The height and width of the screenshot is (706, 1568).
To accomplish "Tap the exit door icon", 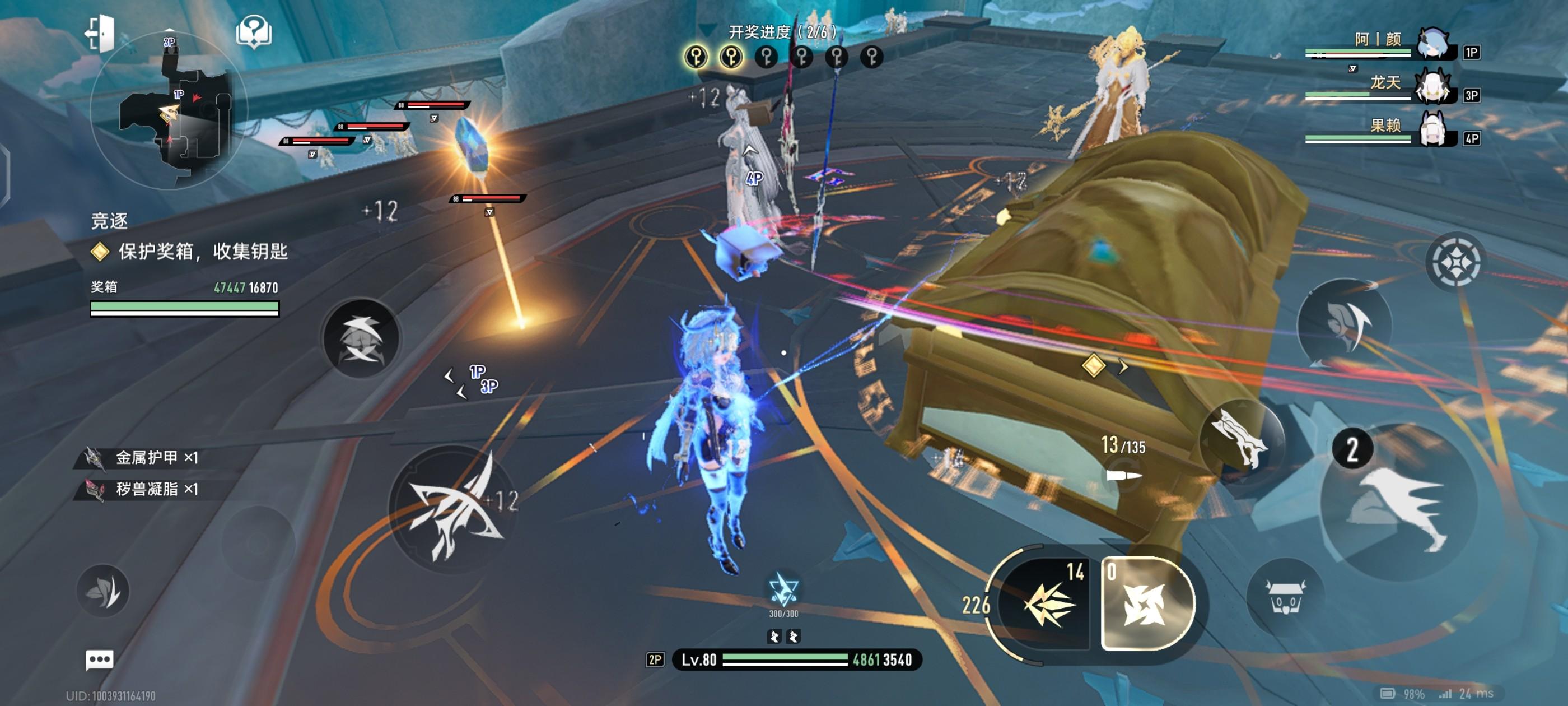I will point(99,32).
